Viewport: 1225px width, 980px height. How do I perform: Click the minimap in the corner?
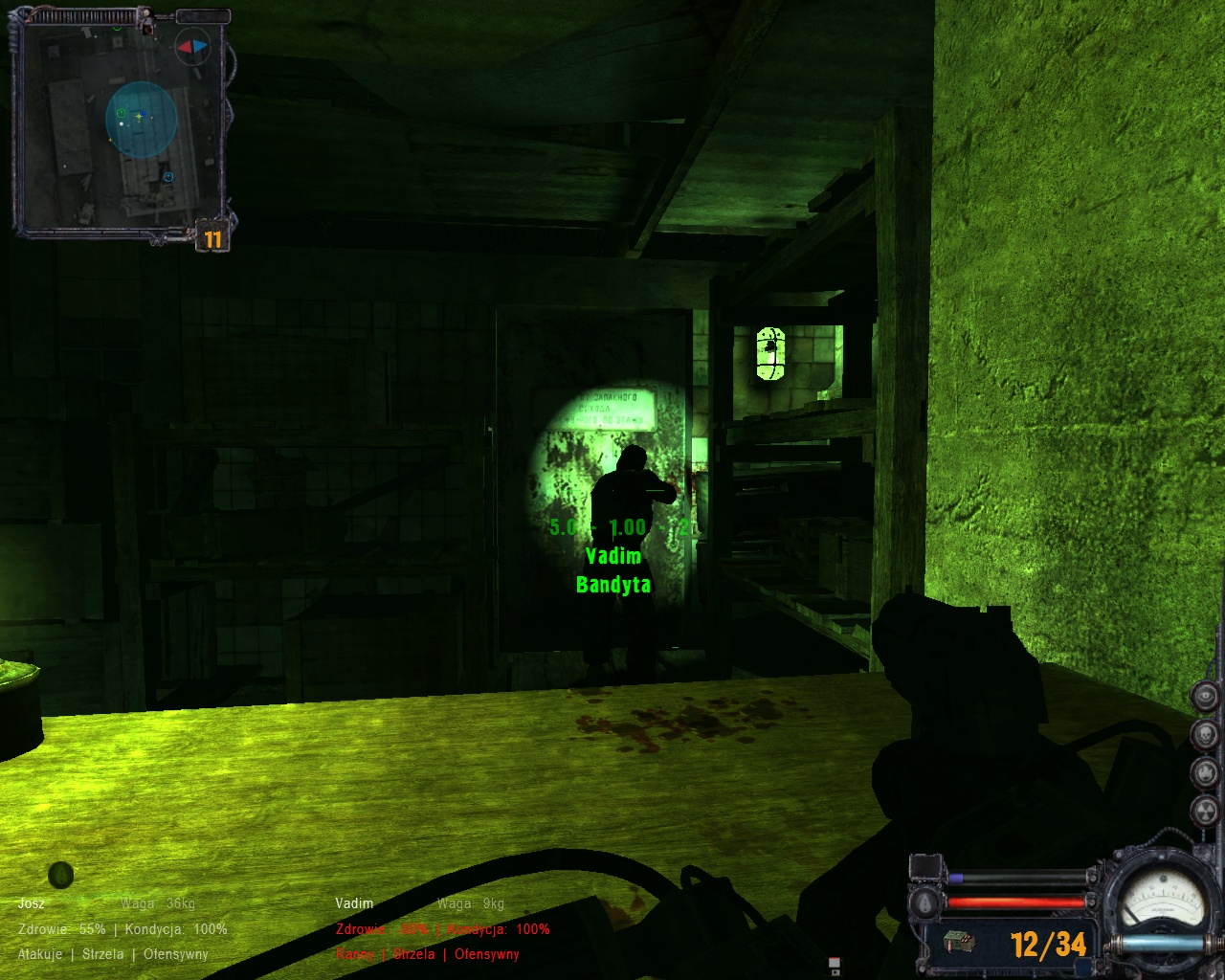click(120, 124)
